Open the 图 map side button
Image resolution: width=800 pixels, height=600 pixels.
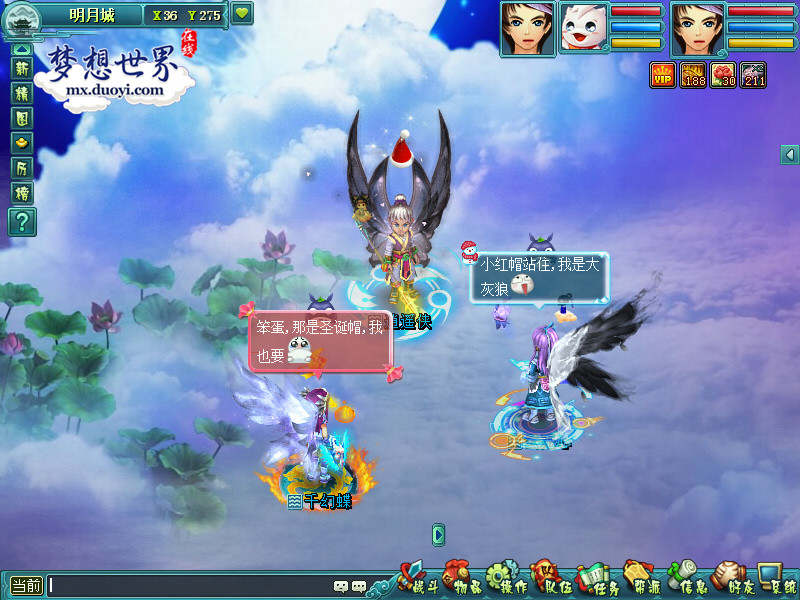point(22,118)
